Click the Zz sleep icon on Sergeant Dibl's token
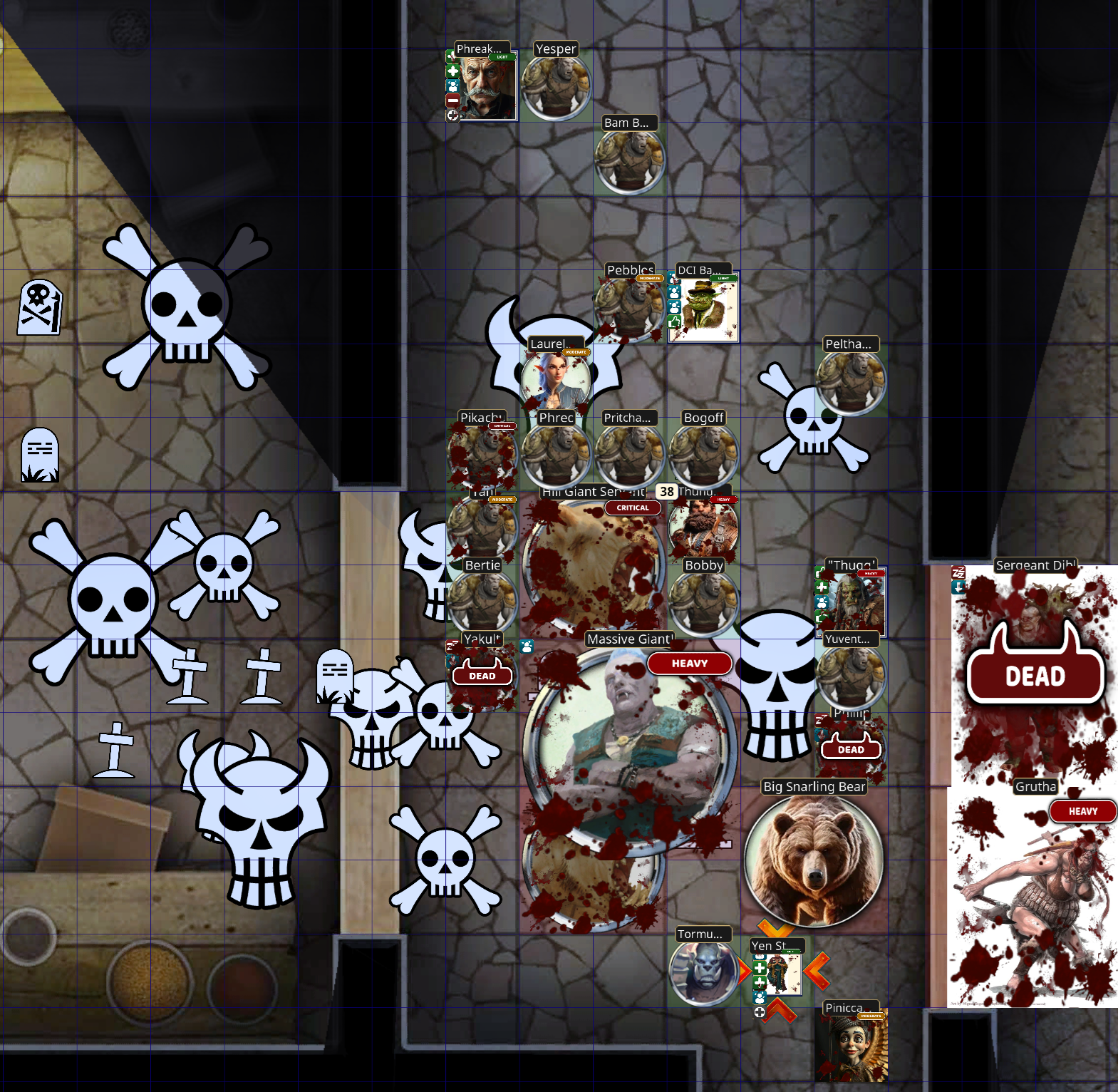The height and width of the screenshot is (1092, 1118). [x=958, y=572]
